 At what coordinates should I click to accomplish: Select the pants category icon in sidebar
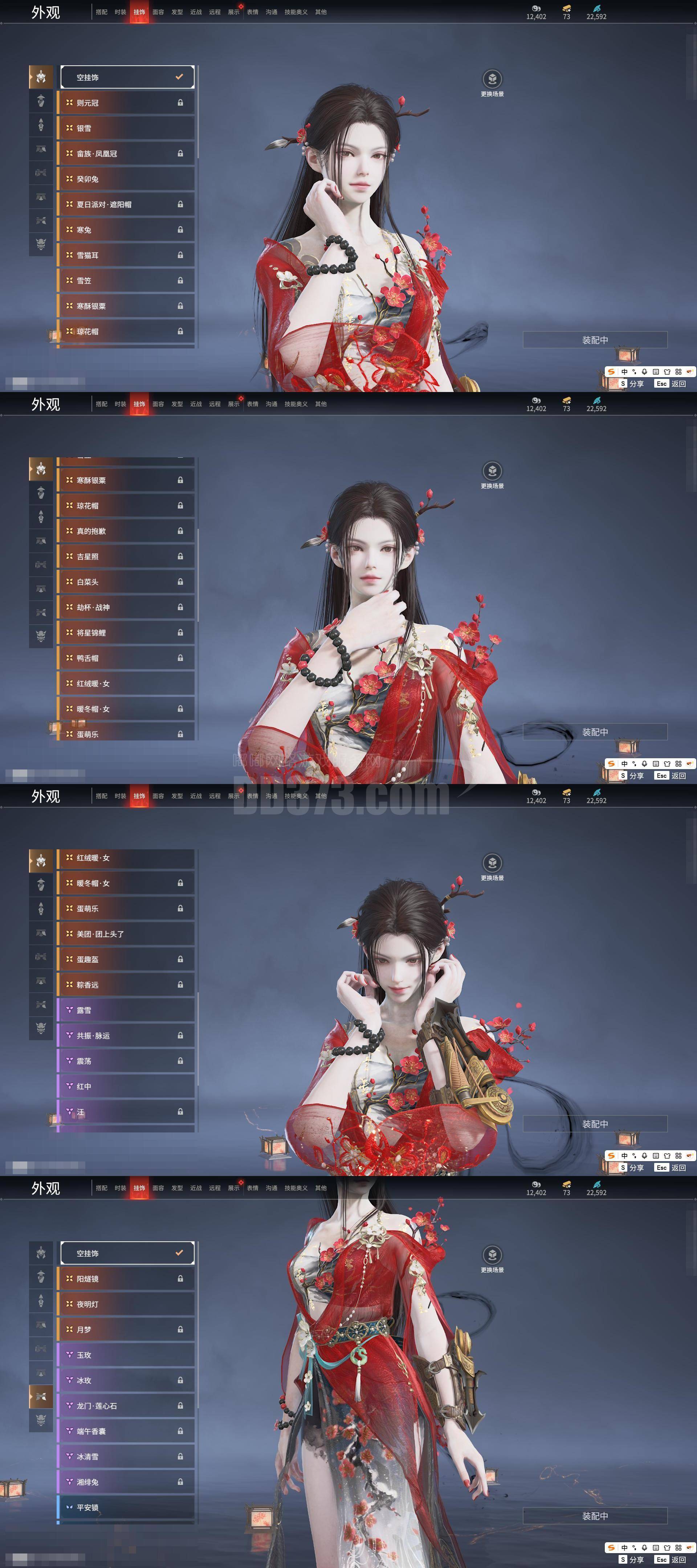tap(41, 149)
